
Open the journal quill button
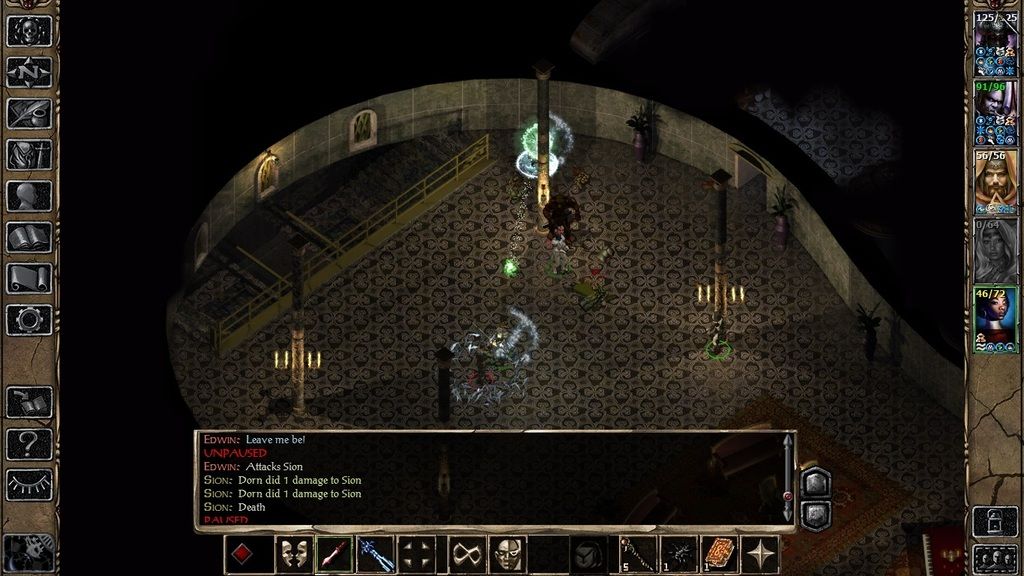click(x=29, y=113)
